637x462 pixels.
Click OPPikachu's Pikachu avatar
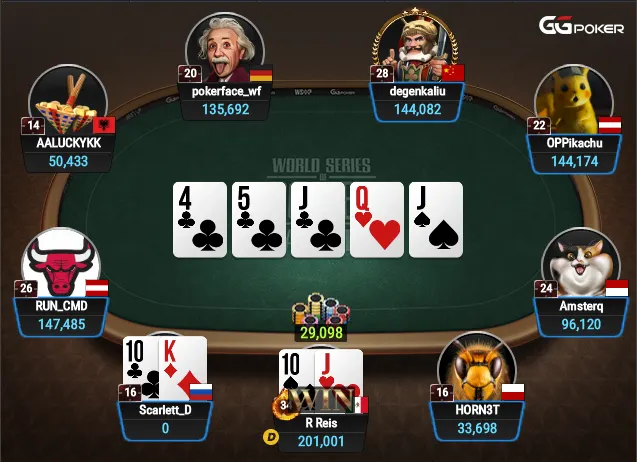pos(573,98)
